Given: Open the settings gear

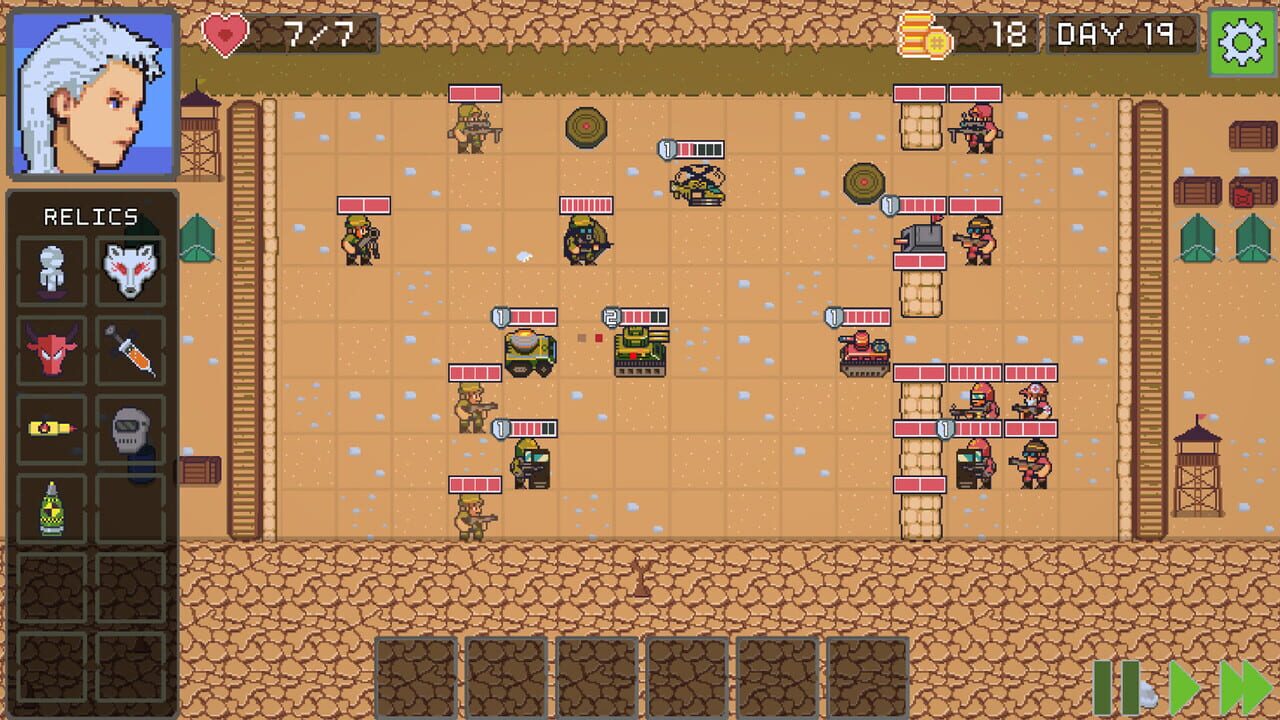Looking at the screenshot, I should (x=1240, y=40).
